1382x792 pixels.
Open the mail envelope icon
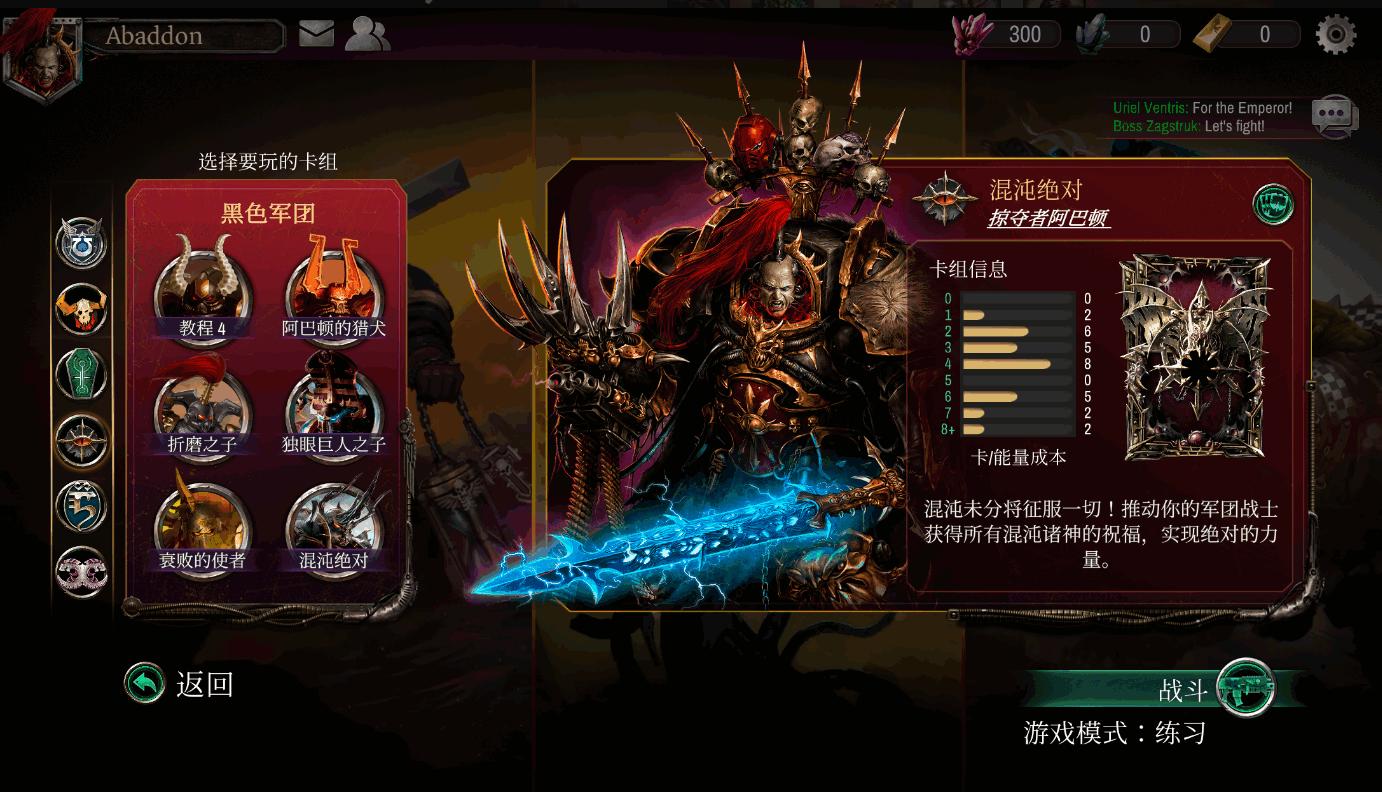coord(316,33)
